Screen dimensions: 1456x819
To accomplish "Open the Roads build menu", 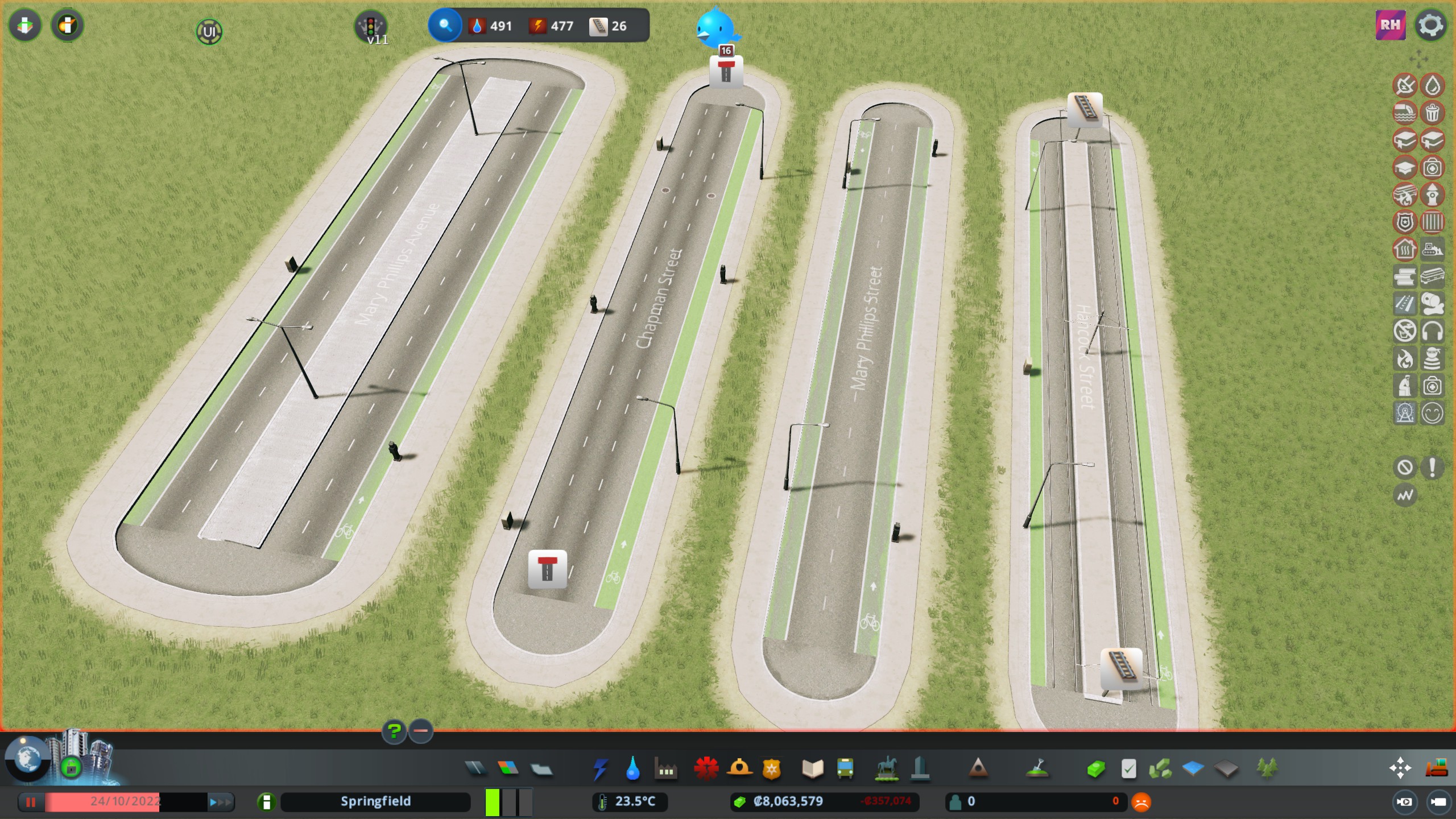I will 475,769.
